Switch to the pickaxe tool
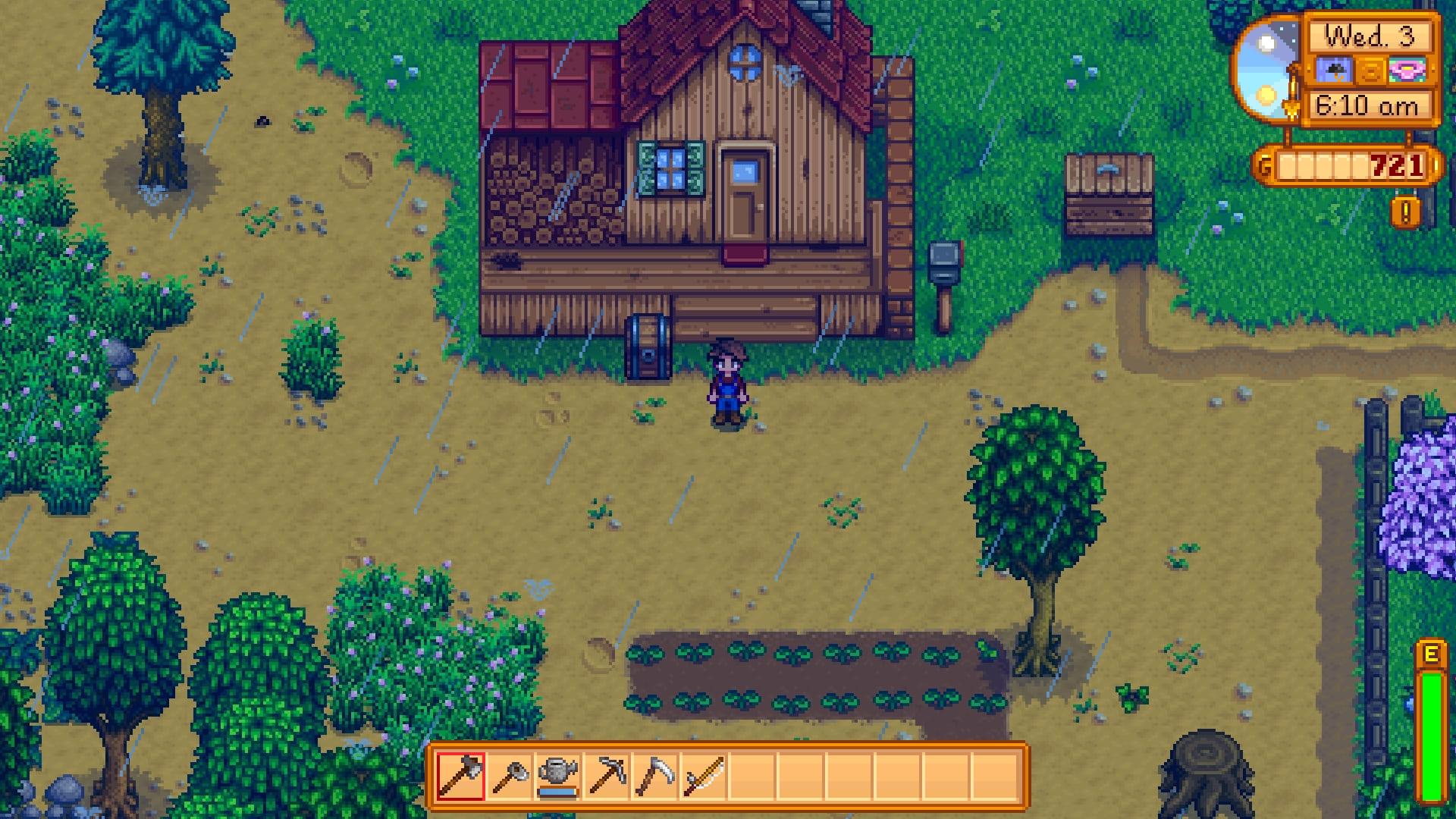The width and height of the screenshot is (1456, 819). pyautogui.click(x=607, y=776)
